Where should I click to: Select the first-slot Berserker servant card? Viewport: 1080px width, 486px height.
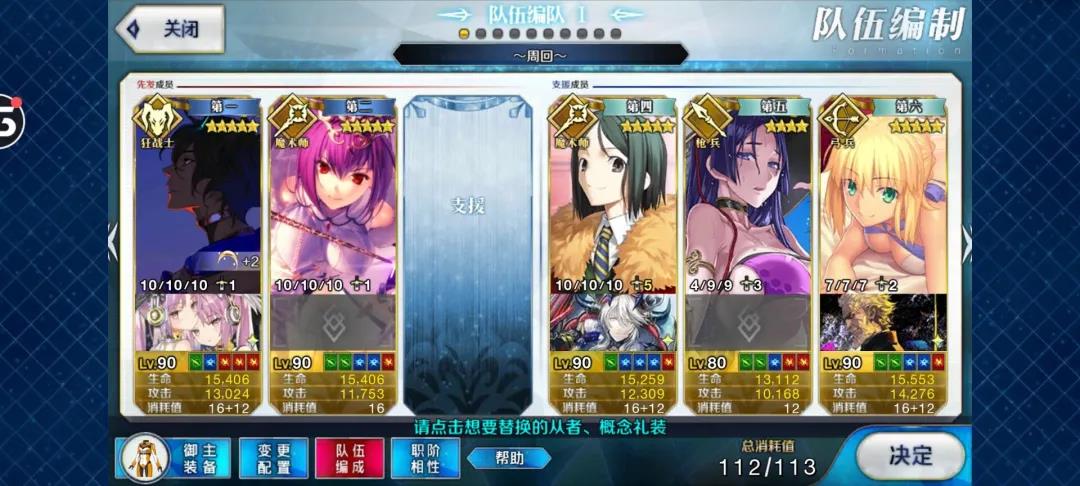198,200
